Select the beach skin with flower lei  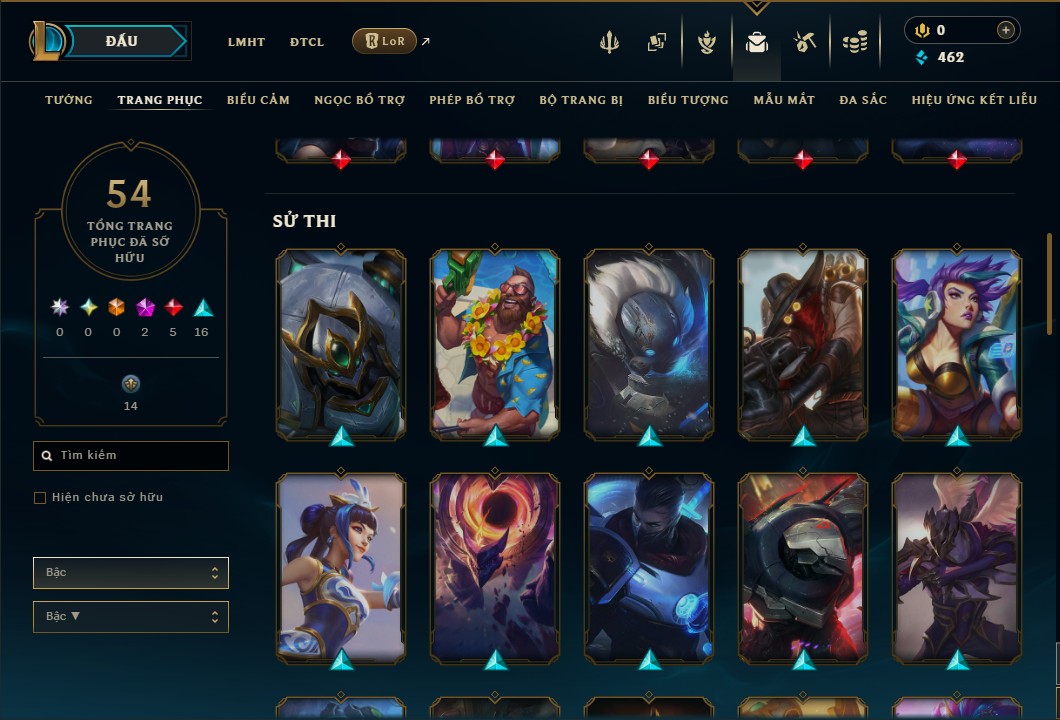[x=495, y=343]
